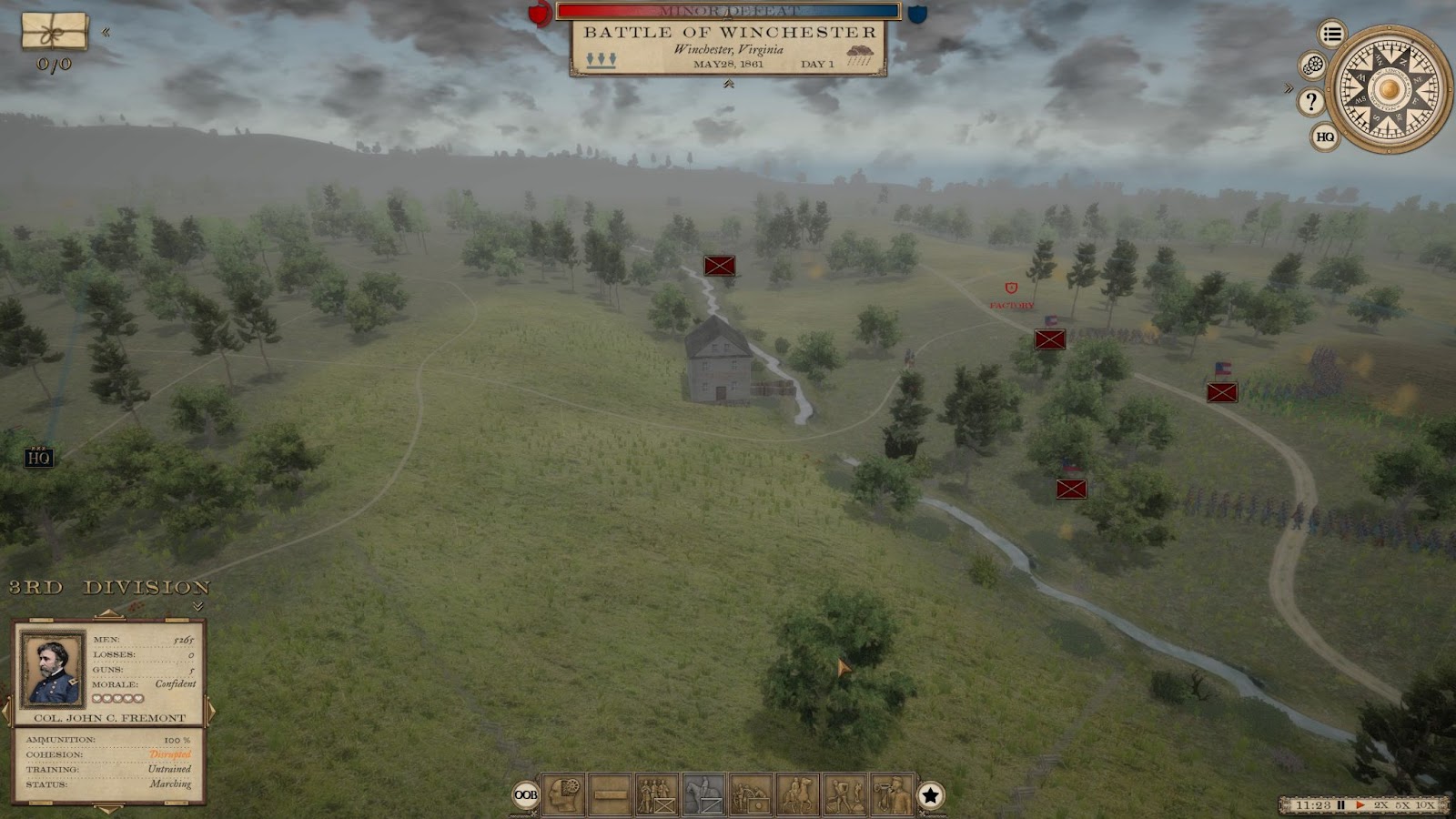Select the infantry units toolbar button
Image resolution: width=1456 pixels, height=819 pixels.
pyautogui.click(x=657, y=794)
